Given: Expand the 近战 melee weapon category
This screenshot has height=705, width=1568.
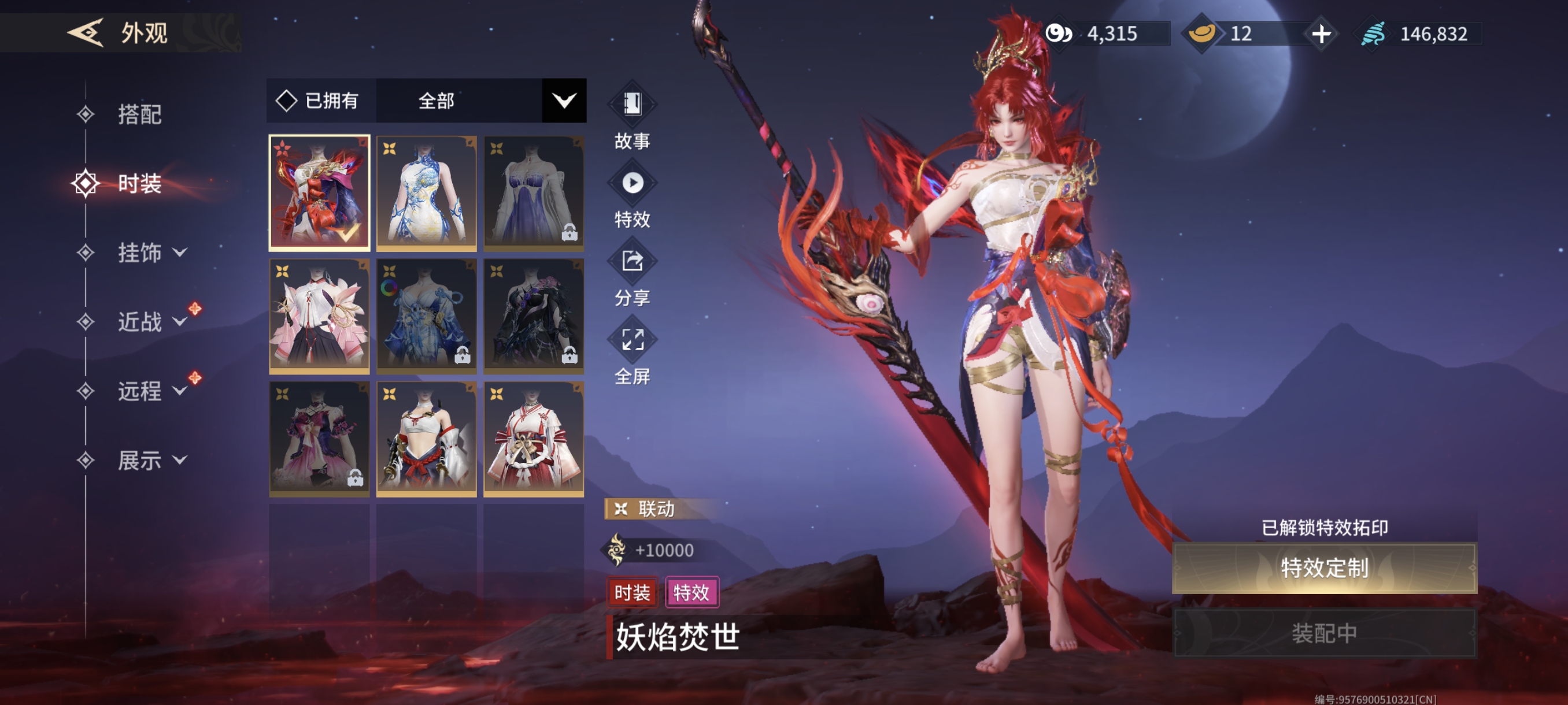Looking at the screenshot, I should (x=151, y=322).
